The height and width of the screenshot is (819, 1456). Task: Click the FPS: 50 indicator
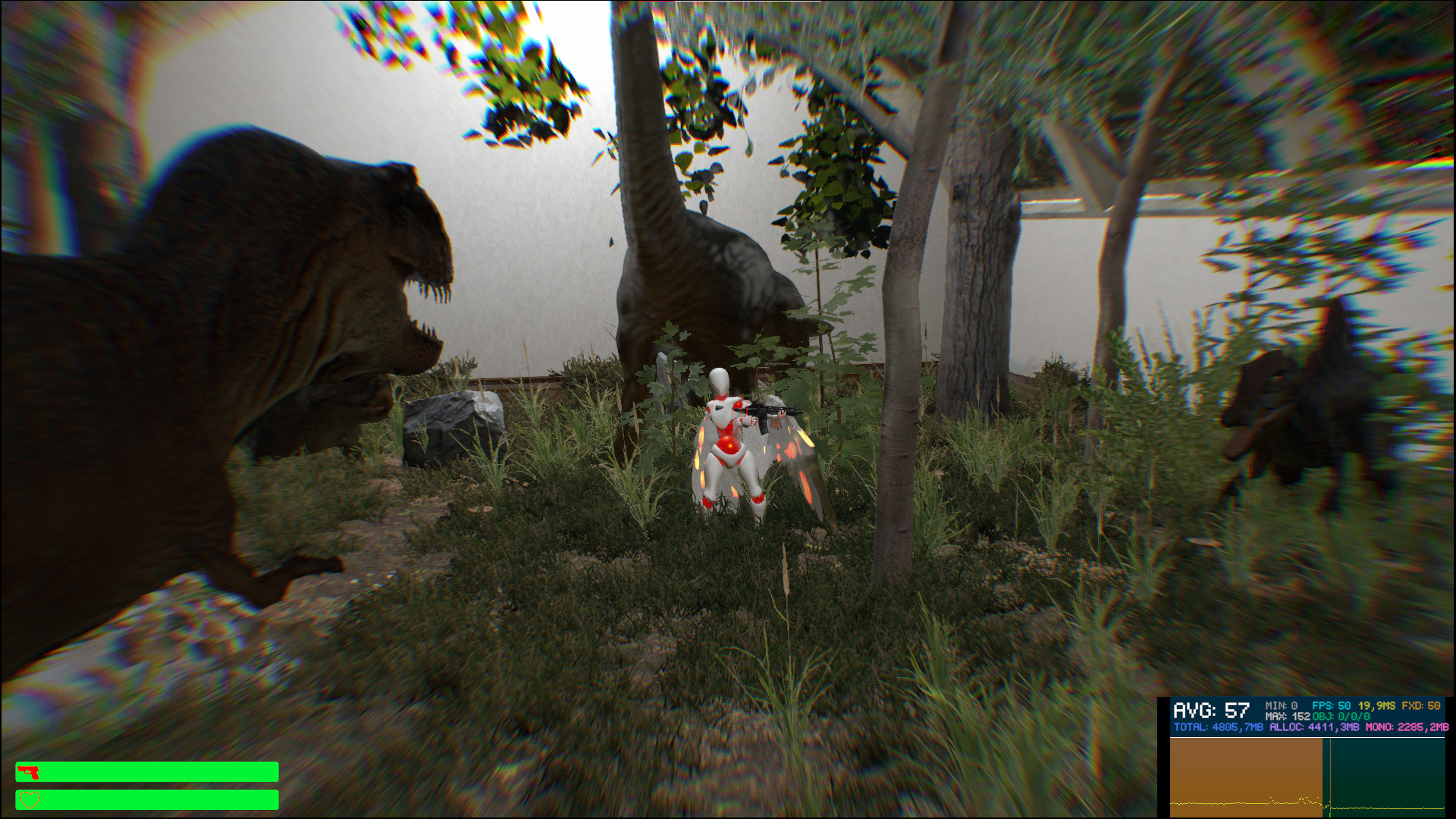coord(1331,706)
